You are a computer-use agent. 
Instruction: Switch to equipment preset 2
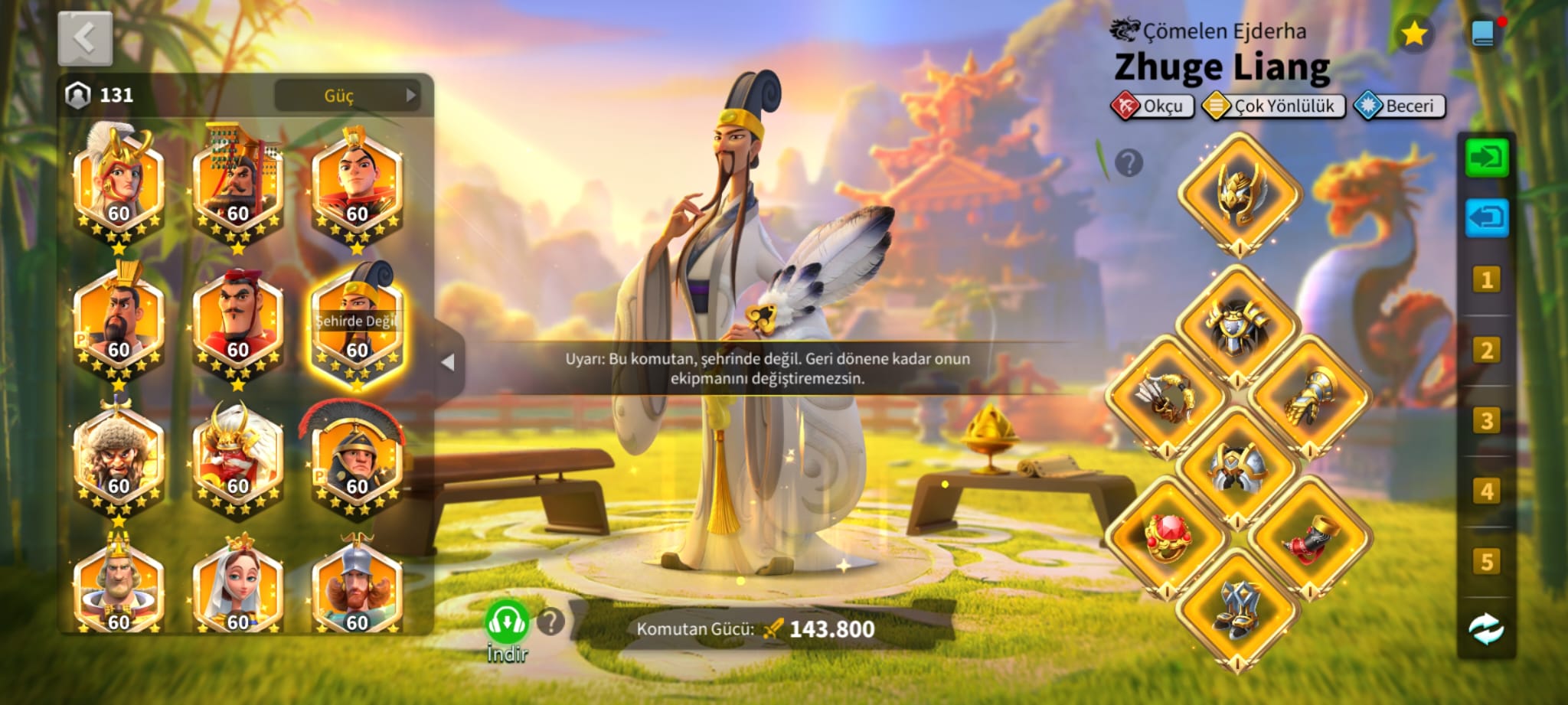(1486, 351)
